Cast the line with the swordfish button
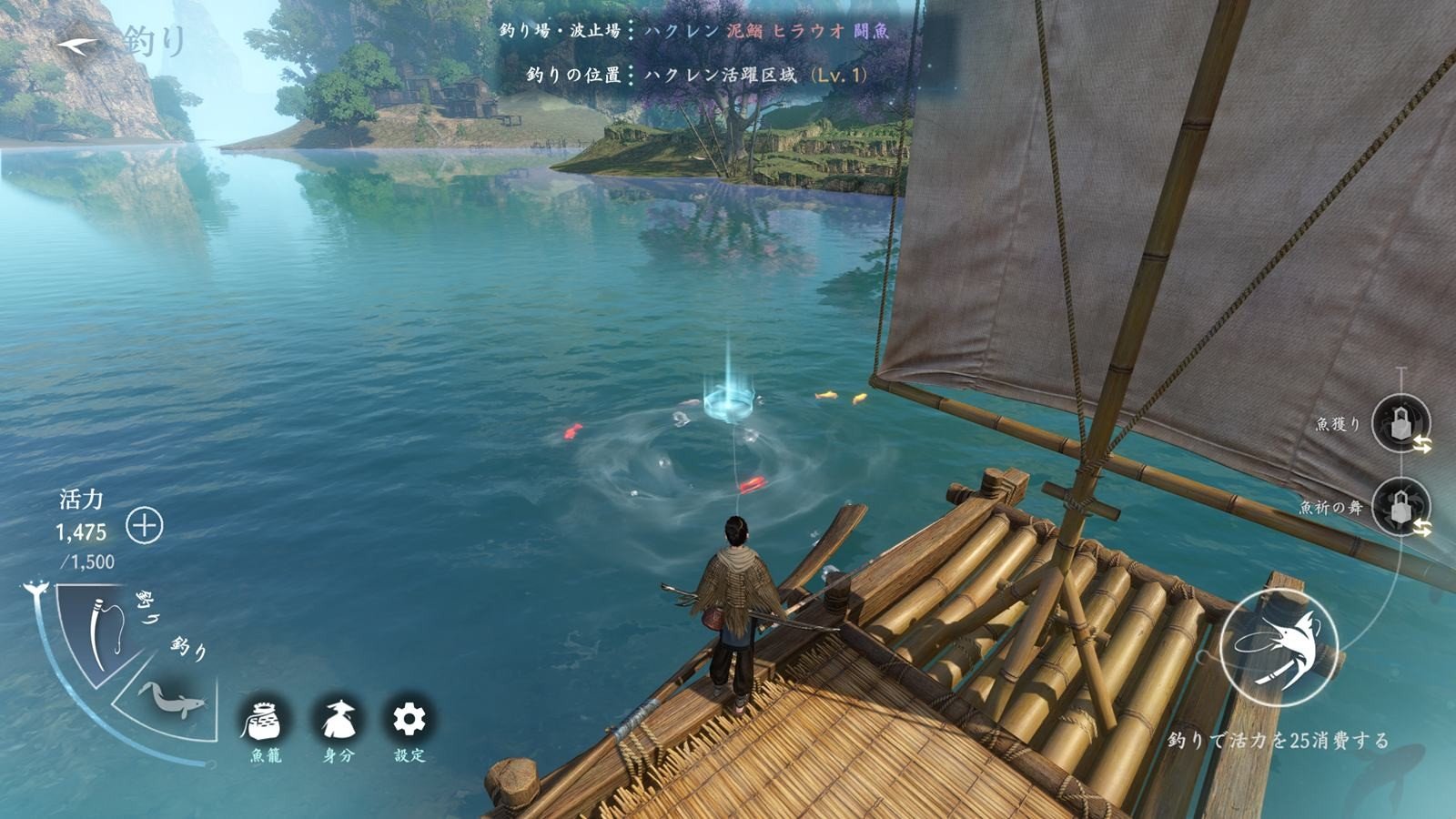 [1279, 647]
